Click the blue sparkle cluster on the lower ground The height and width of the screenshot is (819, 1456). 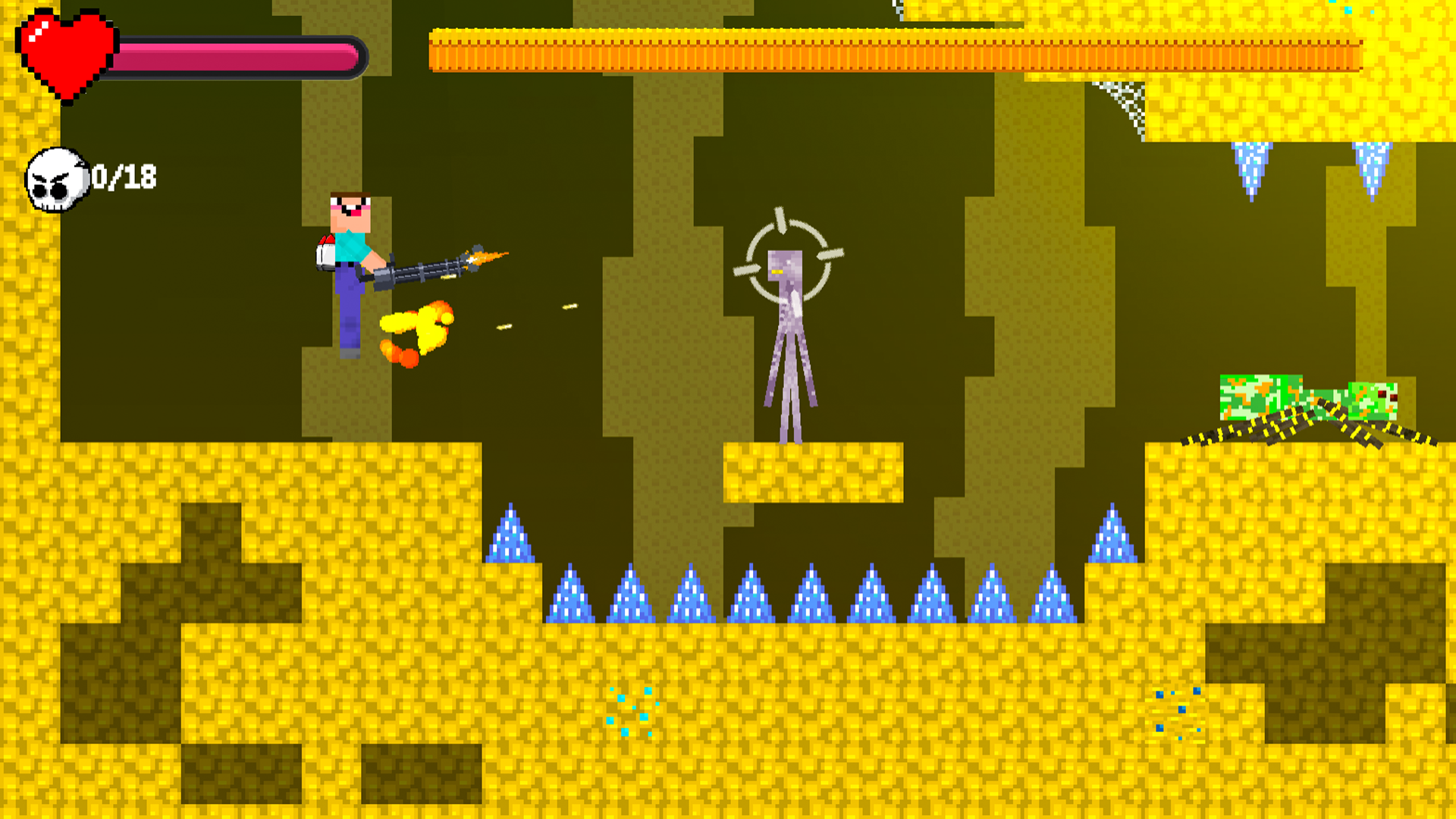coord(633,709)
